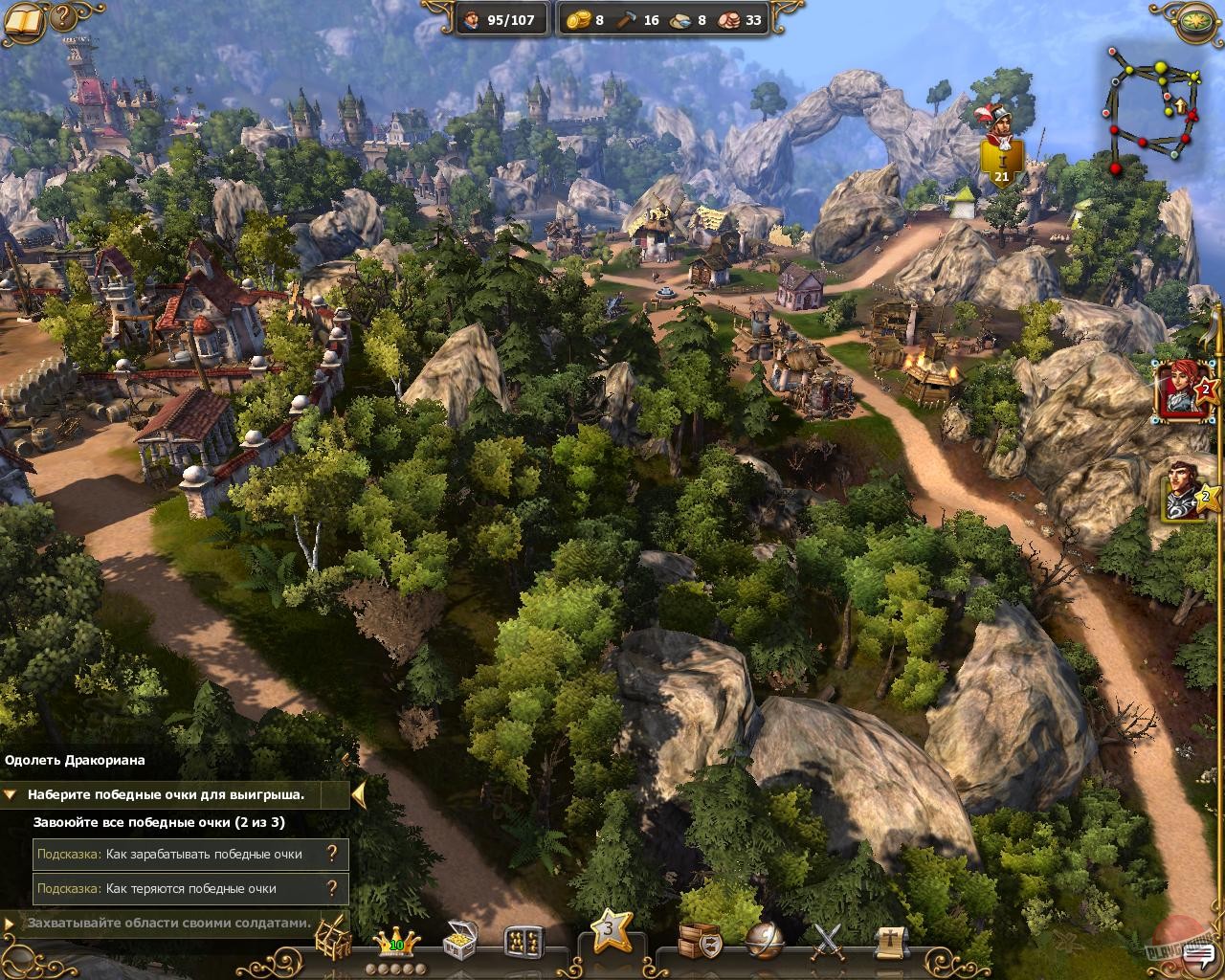Image resolution: width=1225 pixels, height=980 pixels.
Task: Click the trade crate icon
Action: 696,940
